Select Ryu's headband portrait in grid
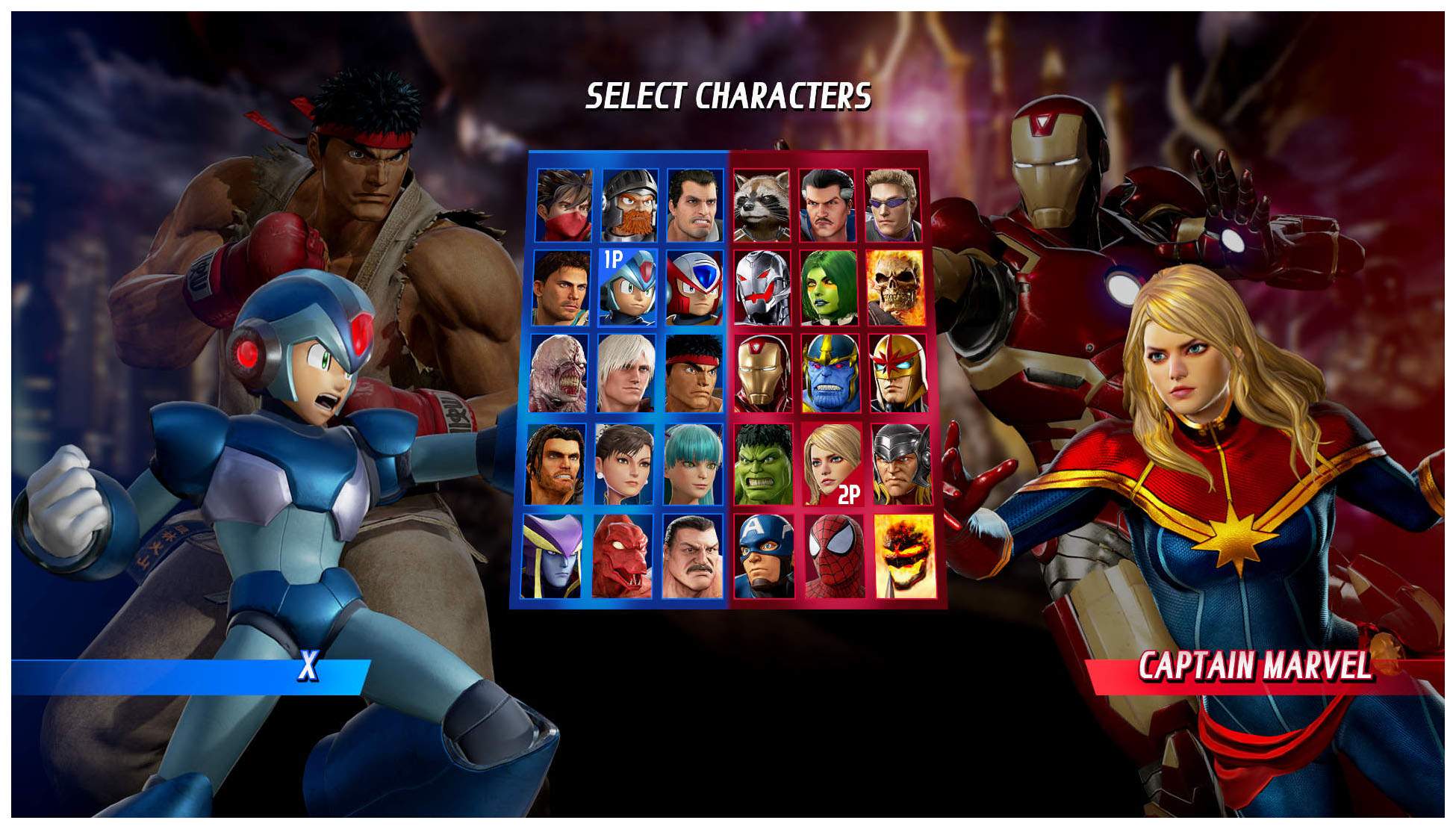The image size is (1456, 829). tap(694, 373)
